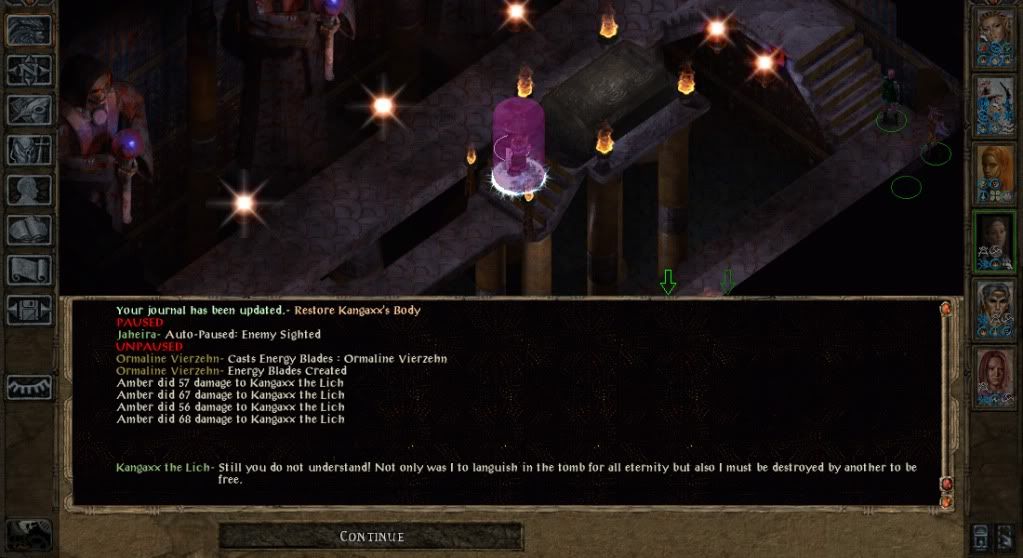Select the red-haired character portrait
Viewport: 1023px width, 558px height.
(995, 375)
